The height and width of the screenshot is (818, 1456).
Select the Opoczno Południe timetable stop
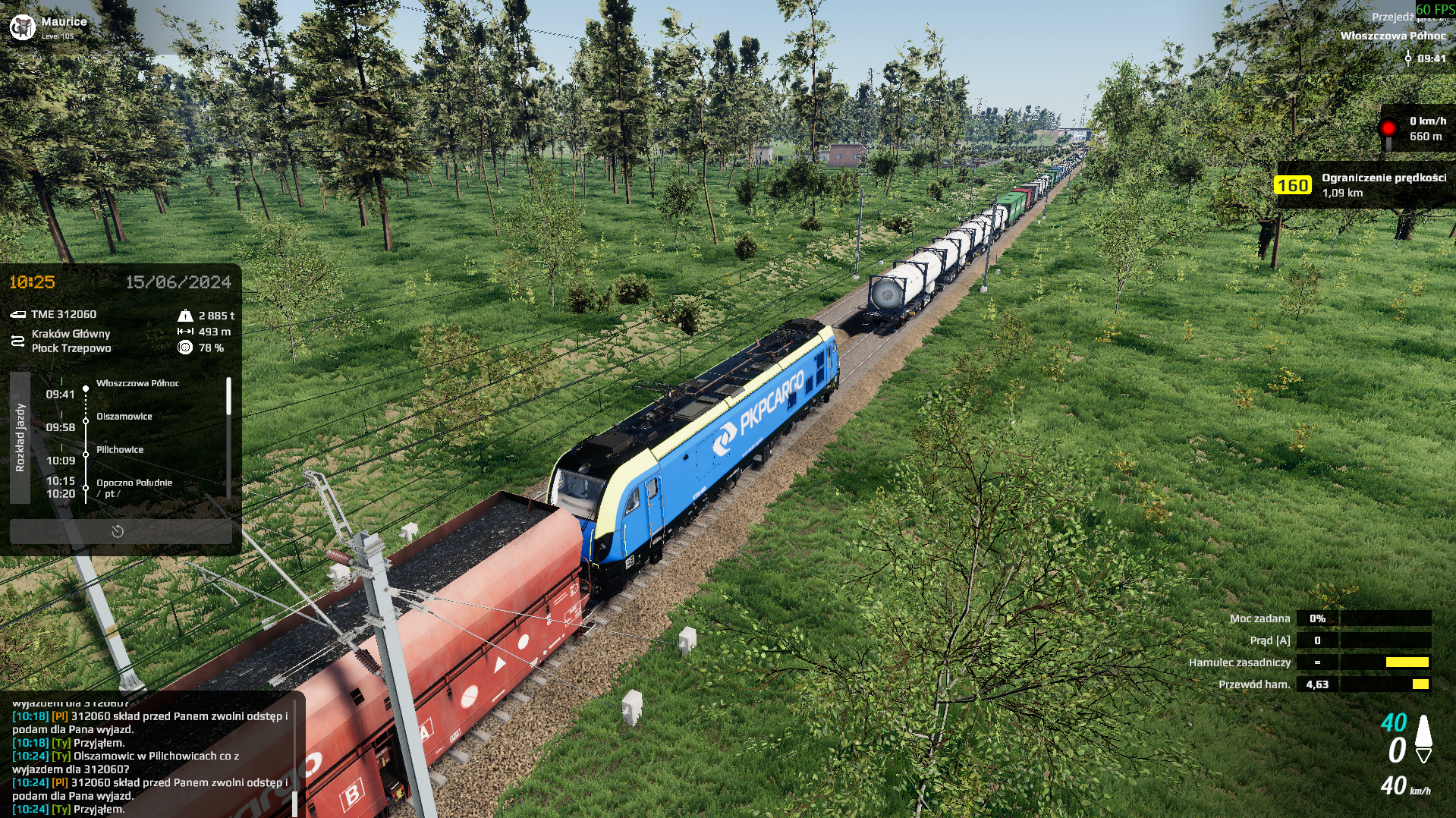(134, 483)
